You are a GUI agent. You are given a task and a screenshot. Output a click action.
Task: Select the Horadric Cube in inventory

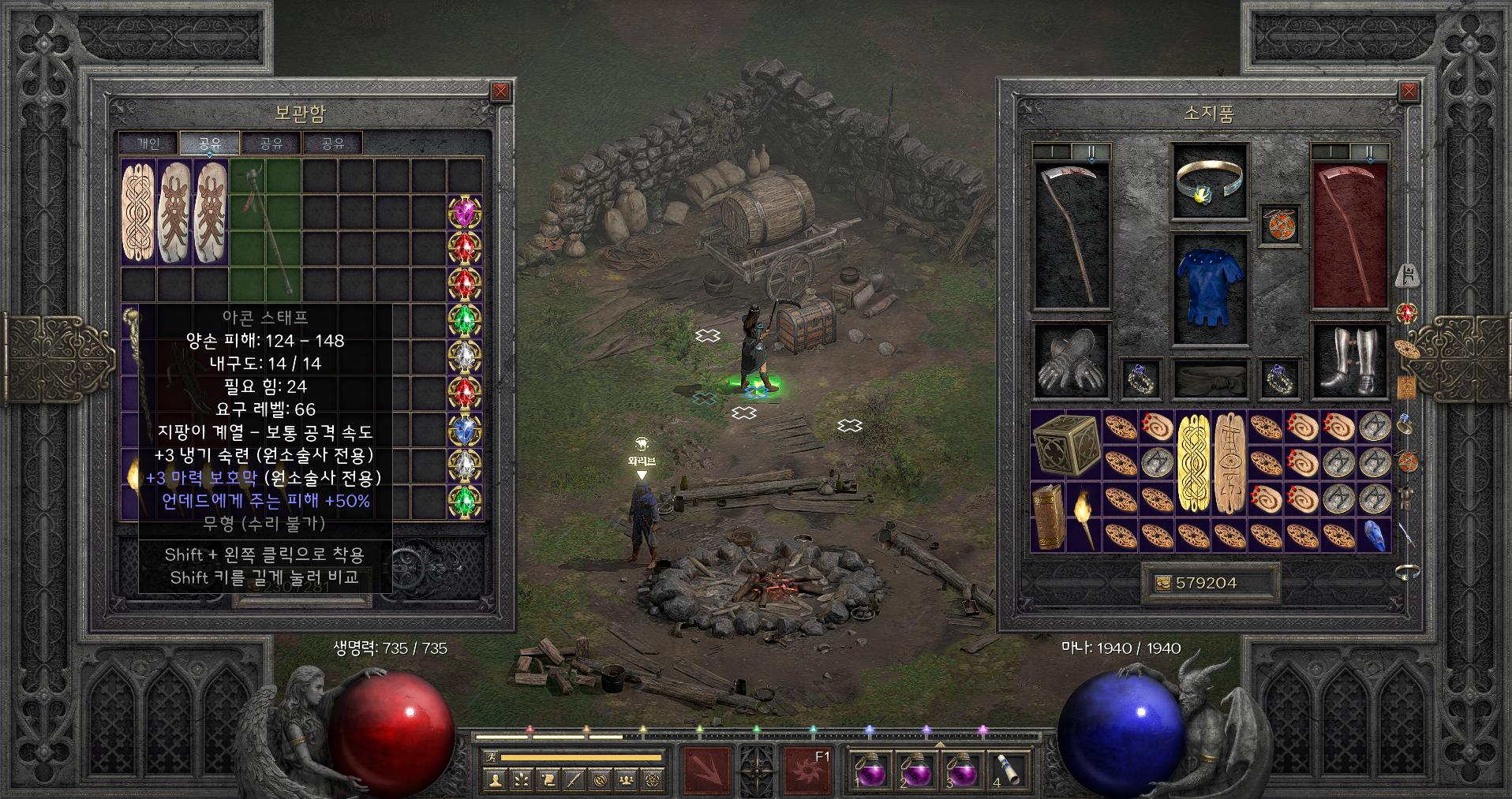click(1066, 444)
